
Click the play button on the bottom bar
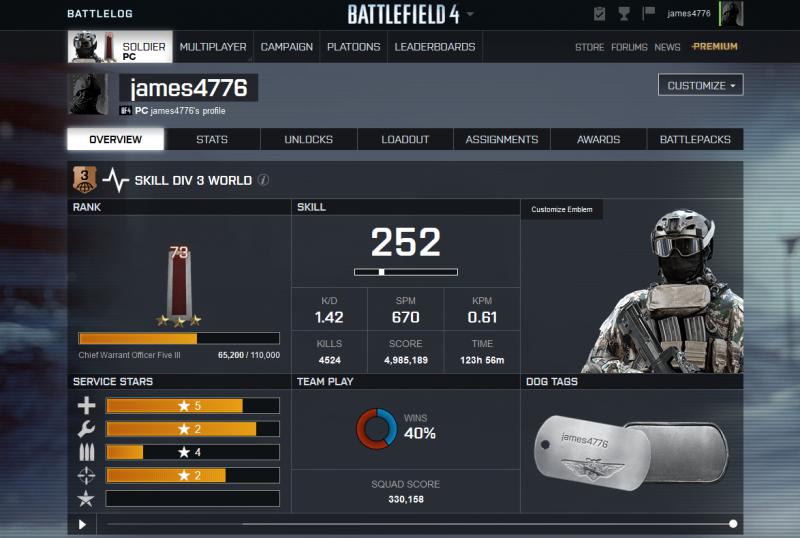click(82, 524)
